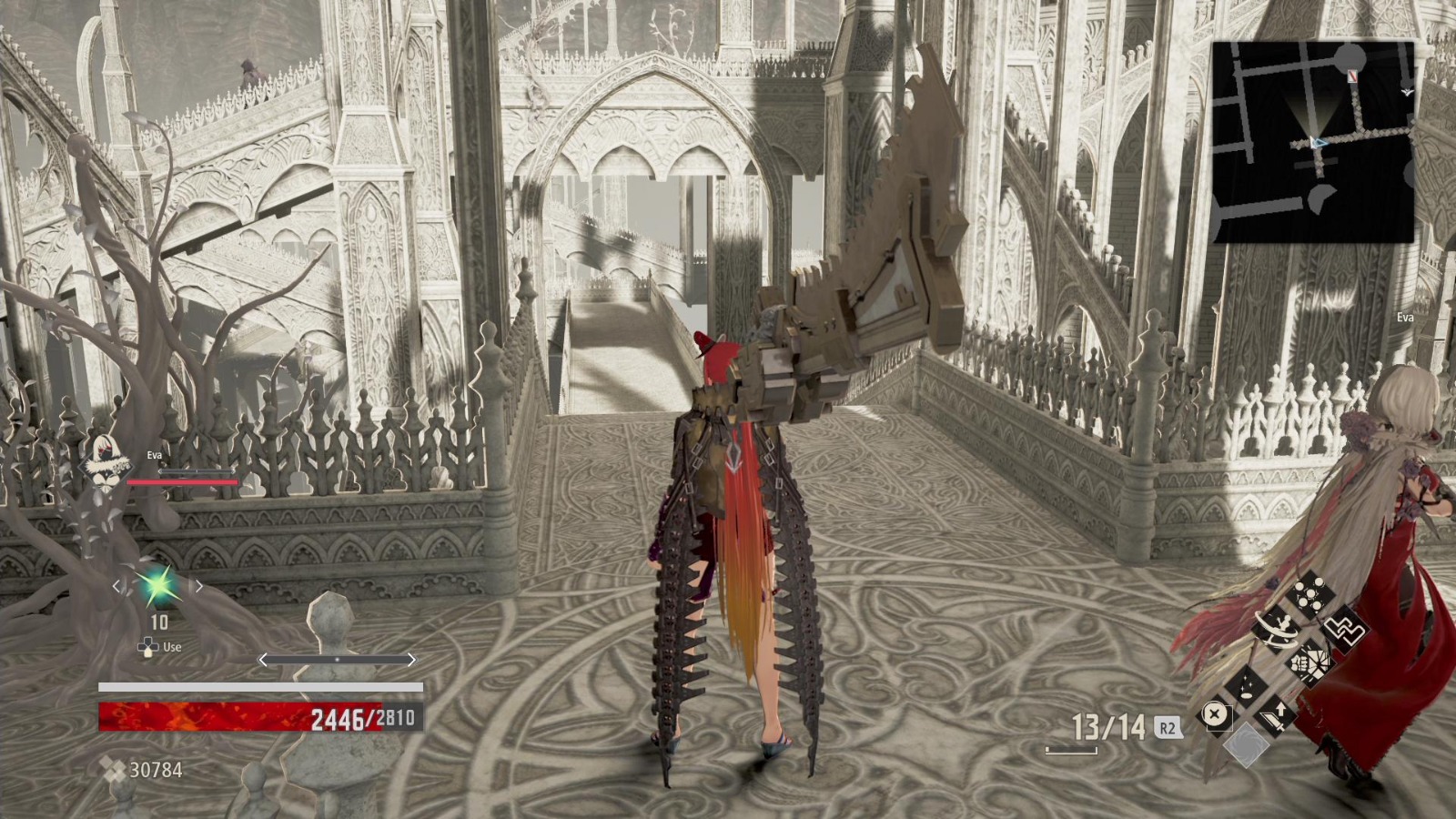Click the right chevron on the stamina bar
This screenshot has height=819, width=1456.
411,658
